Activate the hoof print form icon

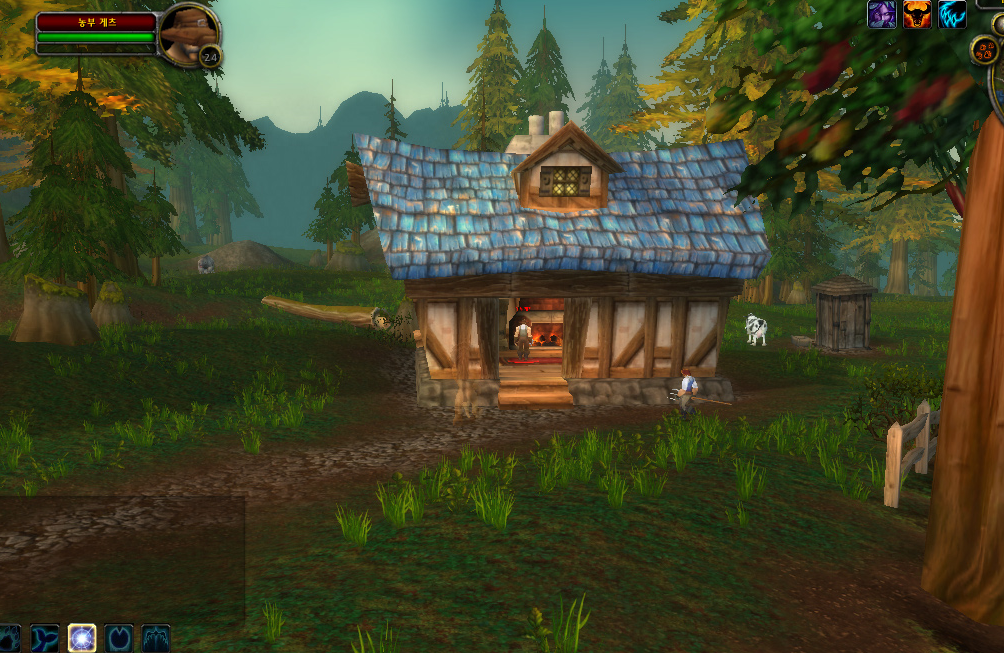(x=119, y=638)
